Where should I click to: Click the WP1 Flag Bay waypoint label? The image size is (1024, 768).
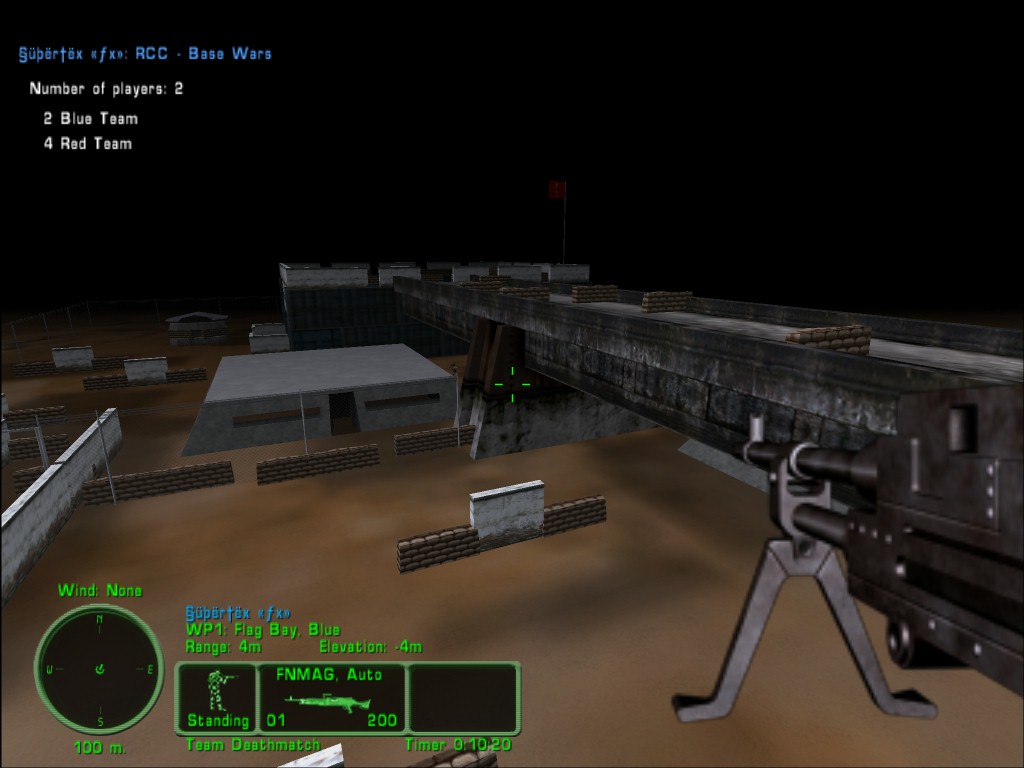(263, 630)
